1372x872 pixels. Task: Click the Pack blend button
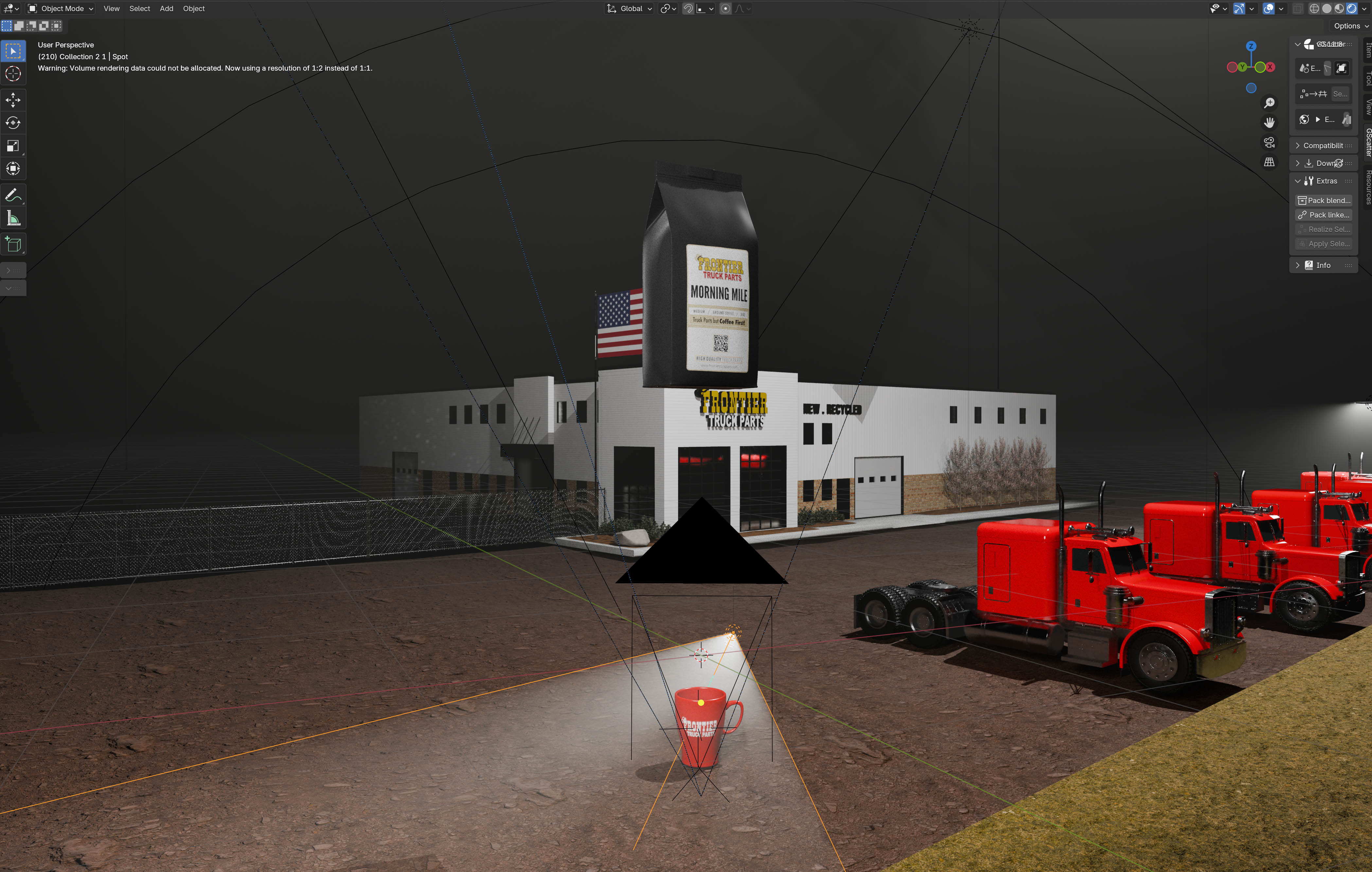point(1324,201)
